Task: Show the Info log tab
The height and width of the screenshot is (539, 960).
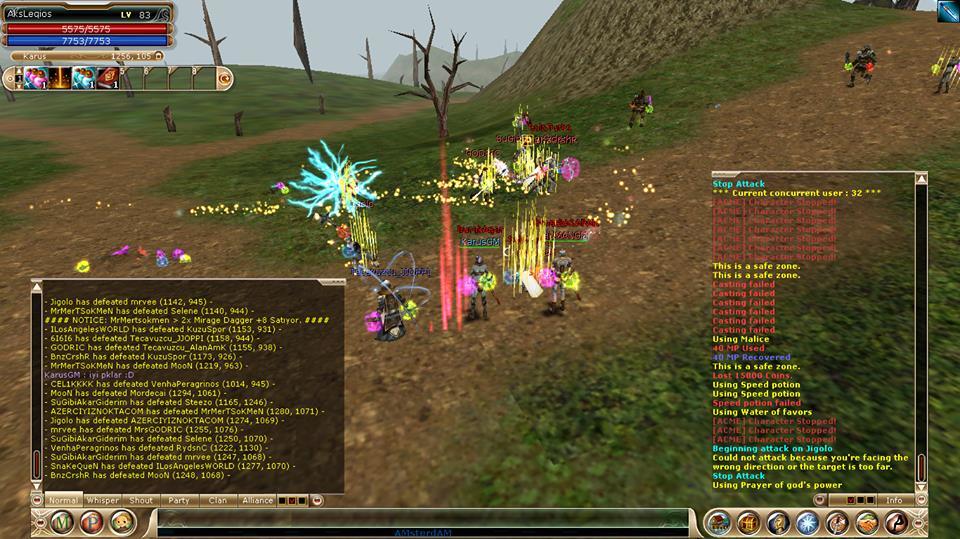Action: [894, 500]
